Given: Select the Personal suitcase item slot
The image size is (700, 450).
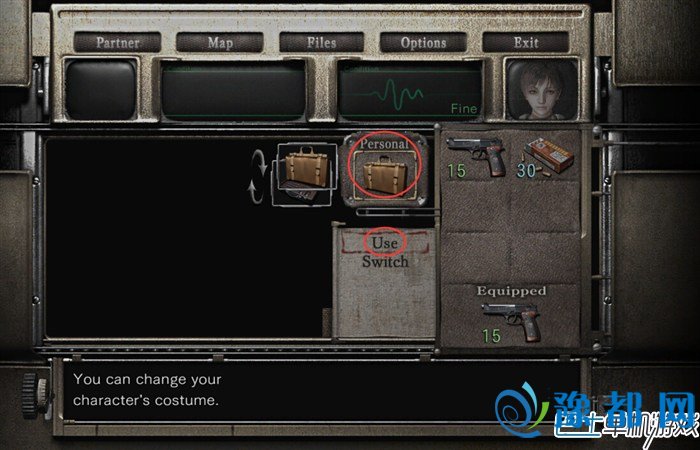Looking at the screenshot, I should click(x=387, y=170).
